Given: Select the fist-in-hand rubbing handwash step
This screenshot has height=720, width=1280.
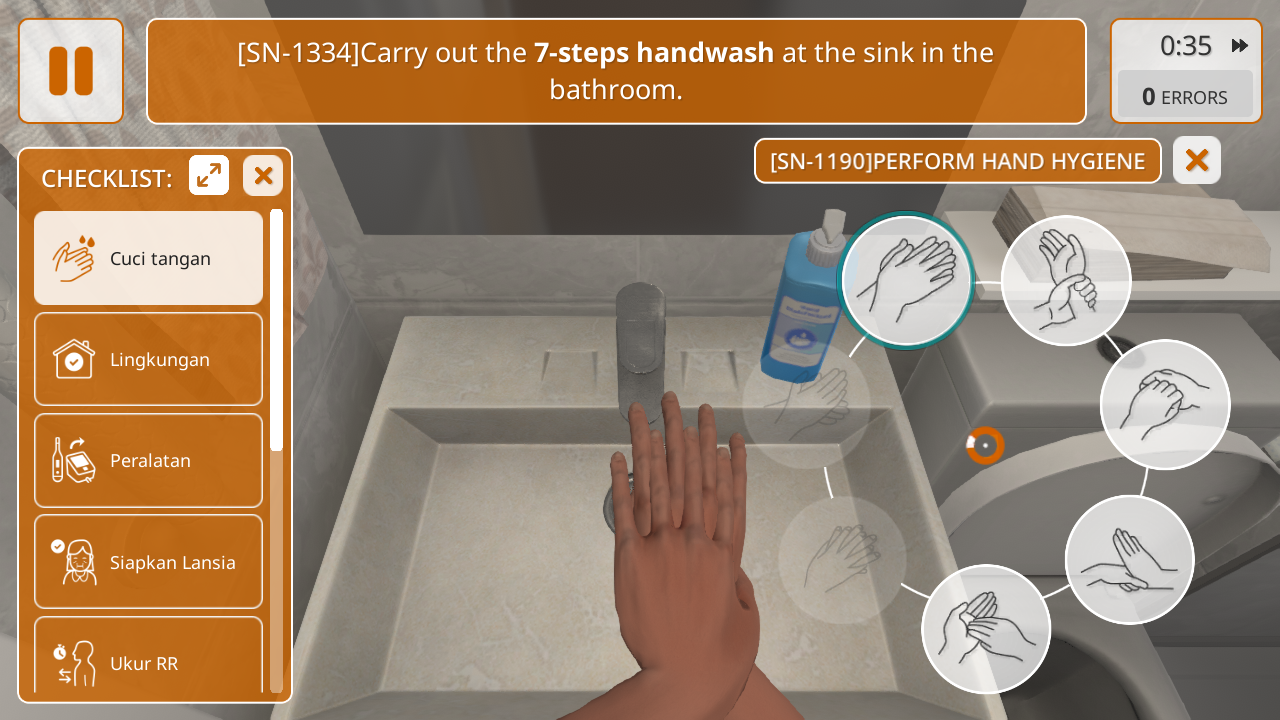Looking at the screenshot, I should pos(1165,404).
